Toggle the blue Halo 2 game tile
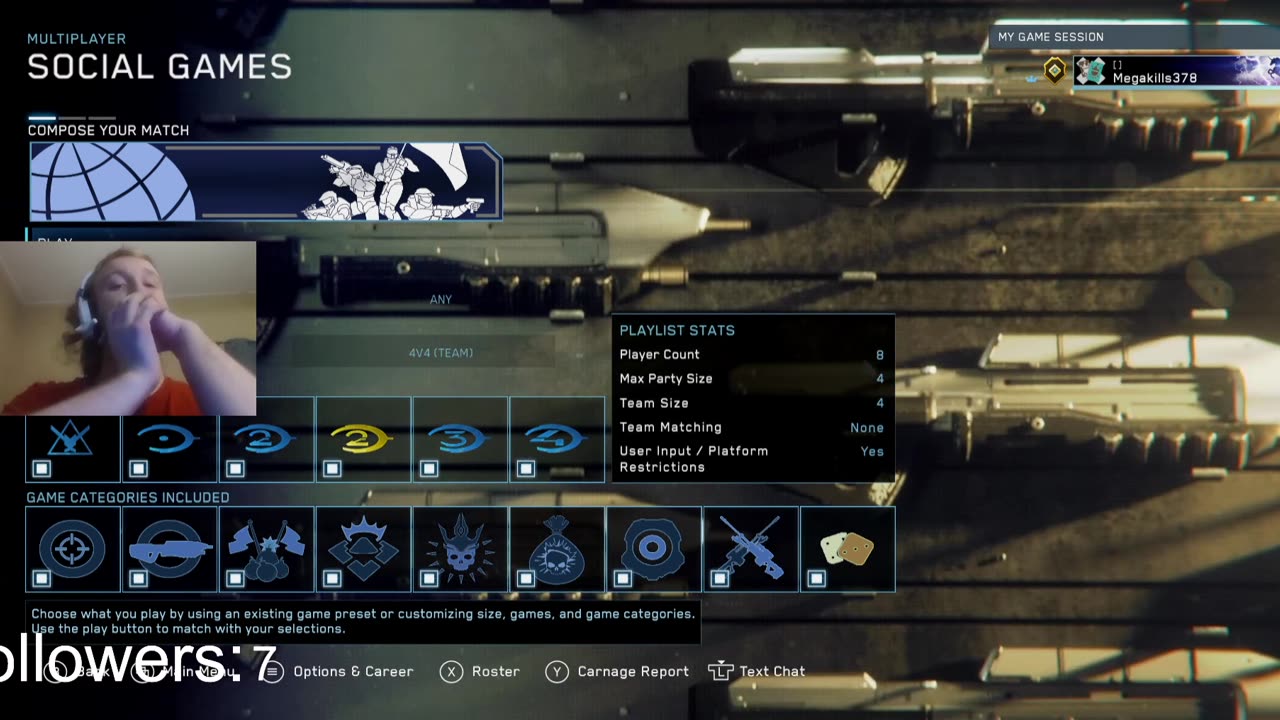This screenshot has height=720, width=1280. pos(265,440)
